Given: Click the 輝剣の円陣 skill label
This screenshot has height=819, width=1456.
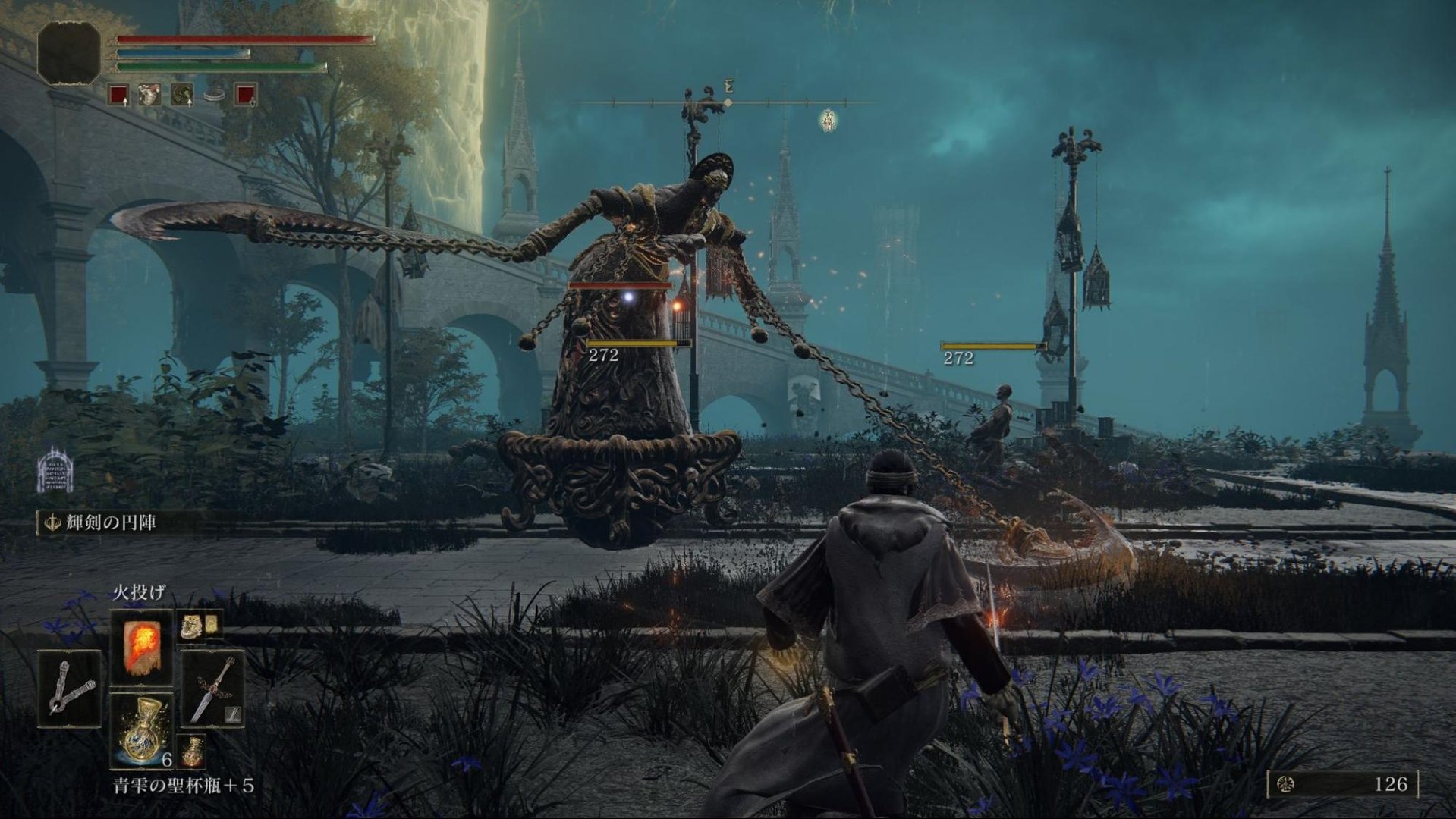Looking at the screenshot, I should tap(111, 522).
